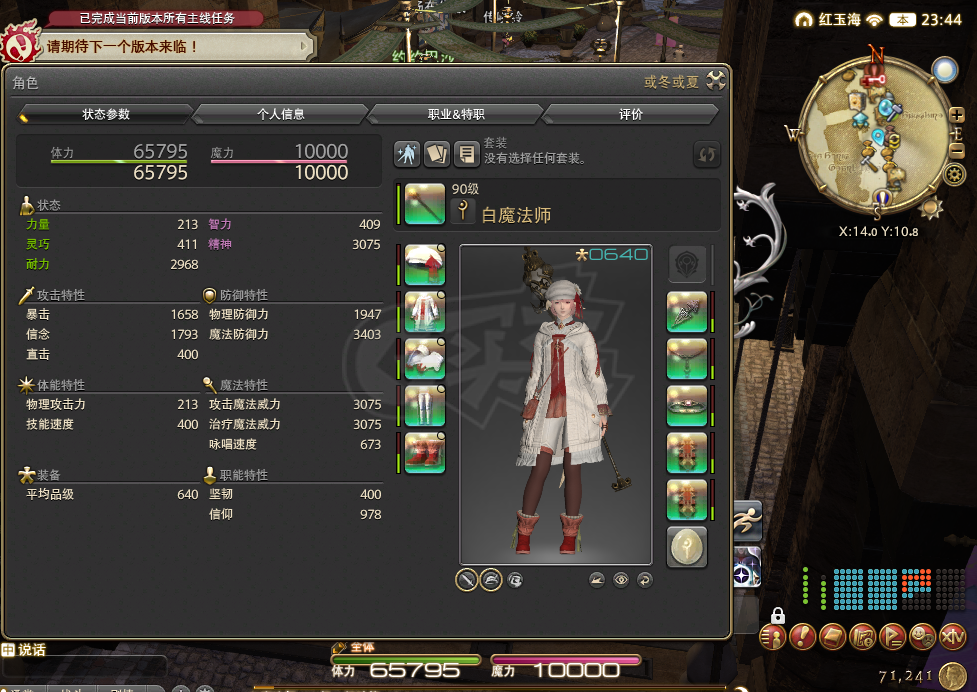Select the necklace accessory slot
The width and height of the screenshot is (977, 692).
(687, 359)
